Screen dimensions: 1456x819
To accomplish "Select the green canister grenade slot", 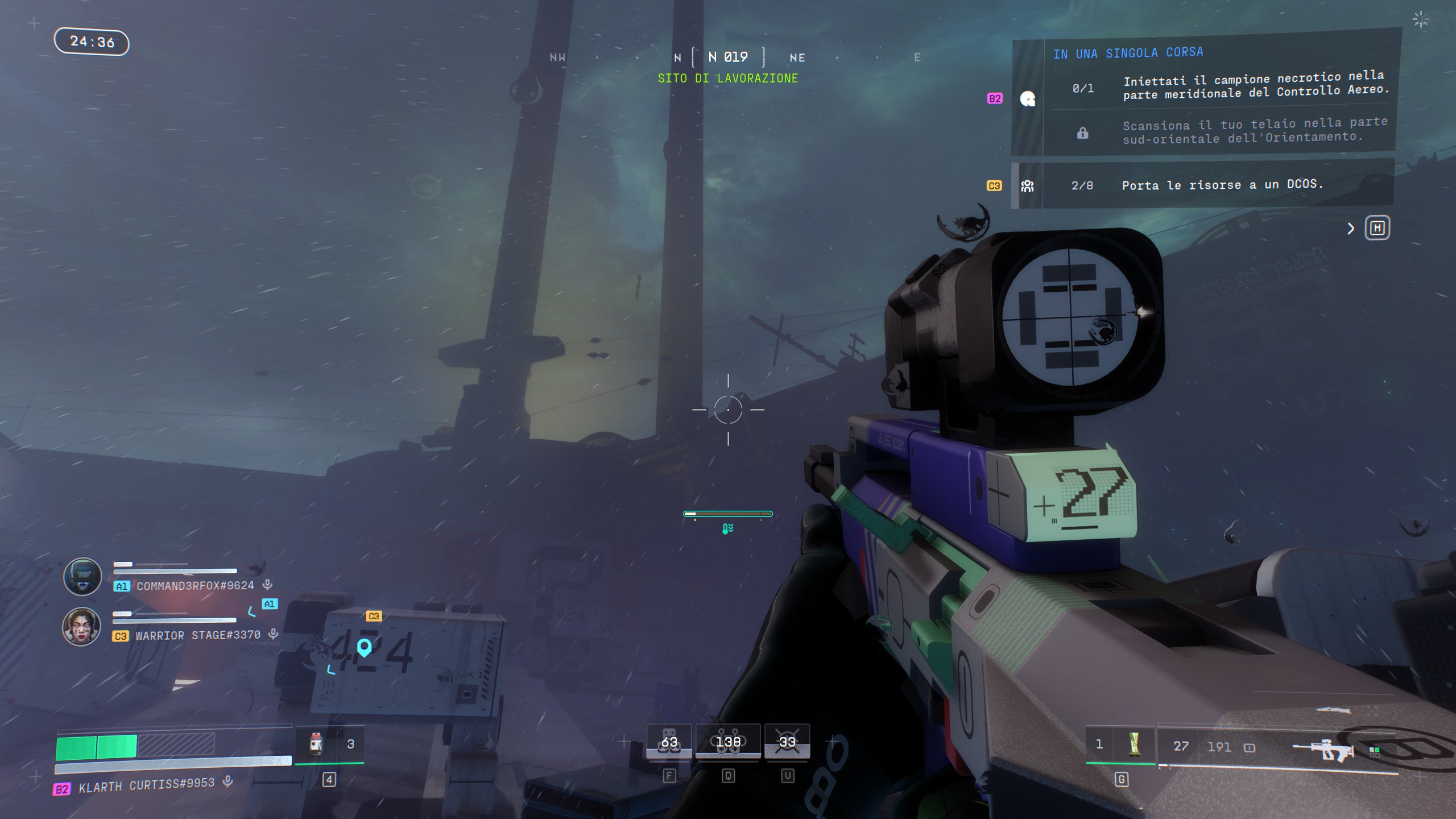I will (1134, 744).
